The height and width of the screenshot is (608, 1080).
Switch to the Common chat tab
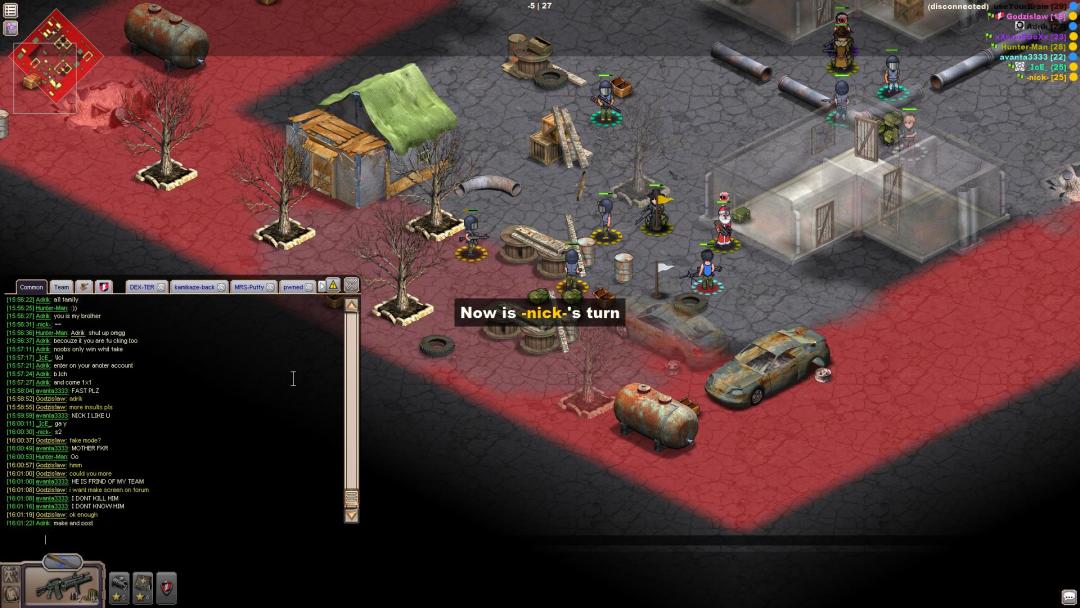pyautogui.click(x=32, y=287)
